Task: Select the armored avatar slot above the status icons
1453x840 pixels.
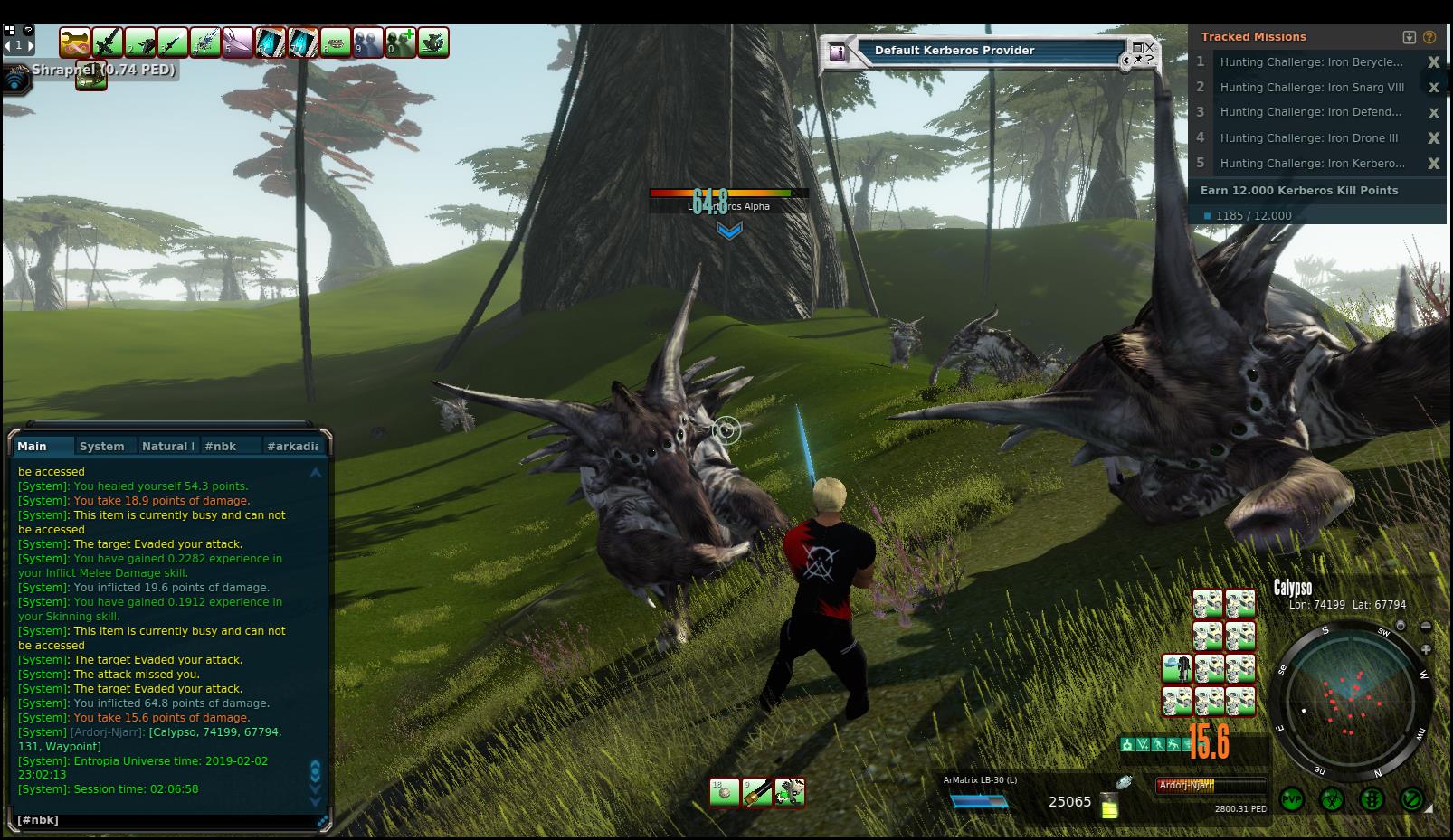Action: [1176, 670]
